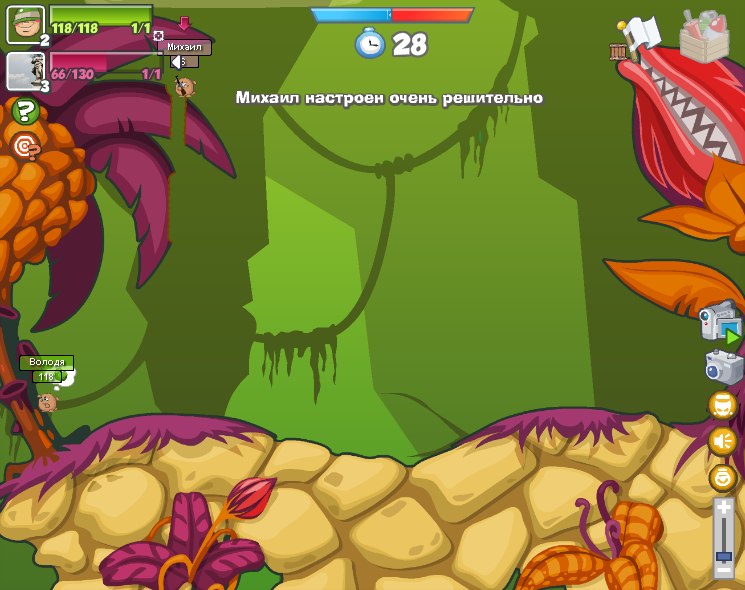Viewport: 745px width, 590px height.
Task: Select the statue opponent avatar
Action: coord(25,71)
